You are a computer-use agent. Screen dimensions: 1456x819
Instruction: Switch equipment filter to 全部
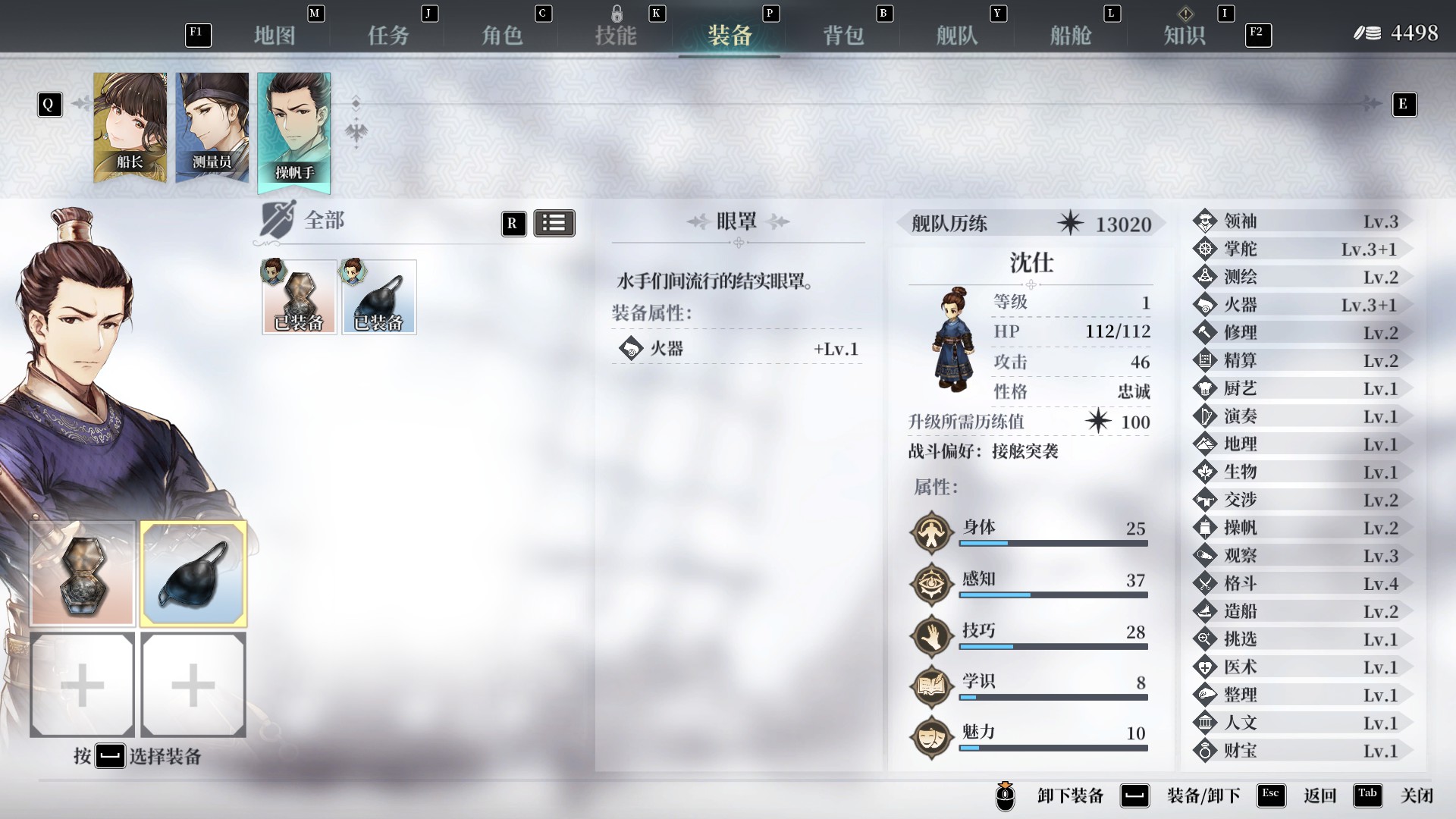(x=323, y=221)
